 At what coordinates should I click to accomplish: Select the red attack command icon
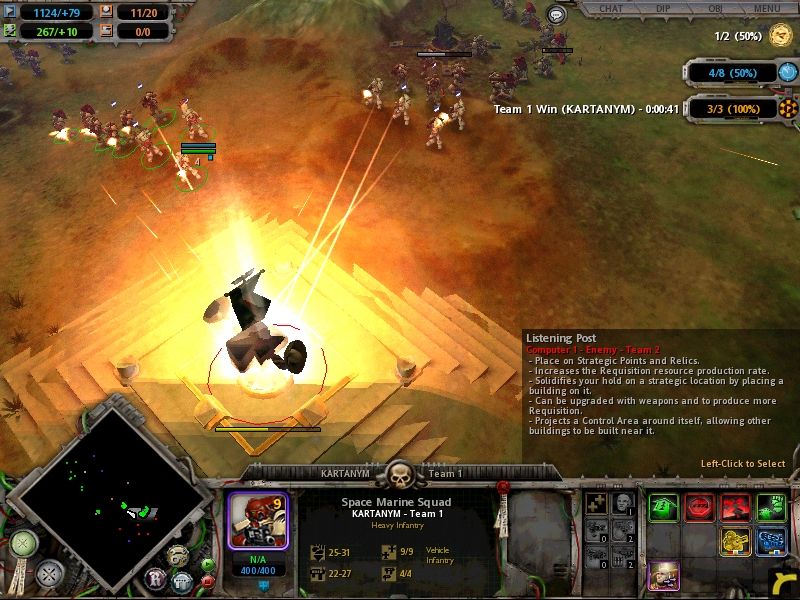[x=733, y=508]
